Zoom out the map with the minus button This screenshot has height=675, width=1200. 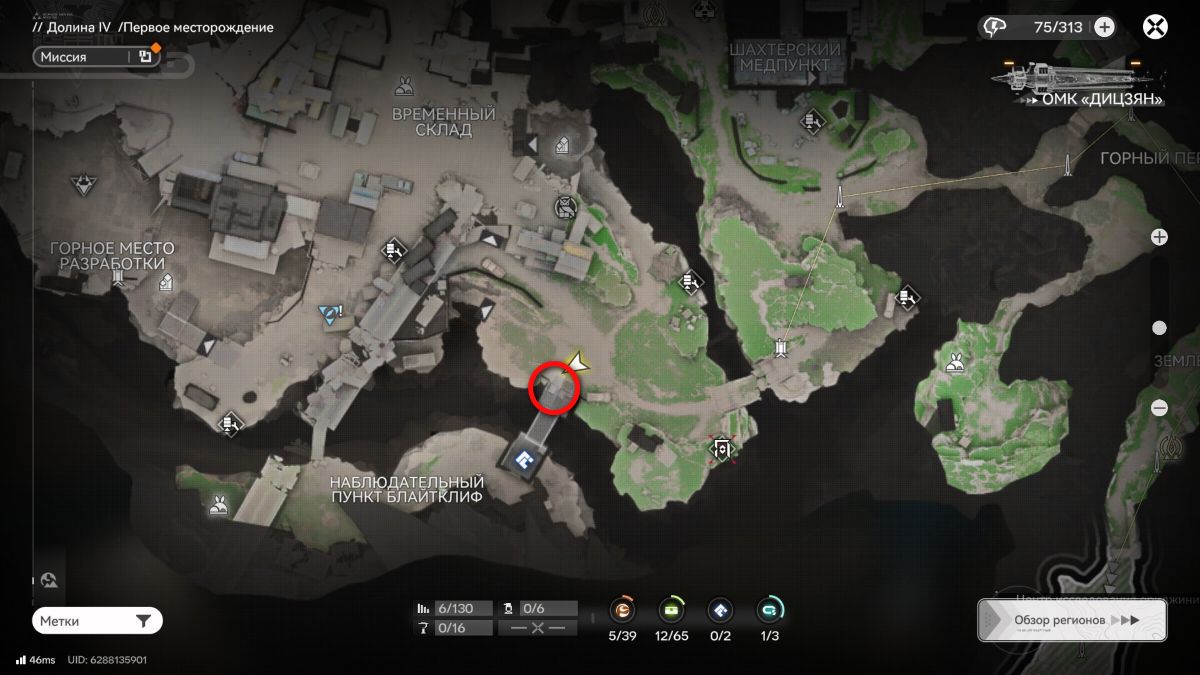click(1159, 408)
